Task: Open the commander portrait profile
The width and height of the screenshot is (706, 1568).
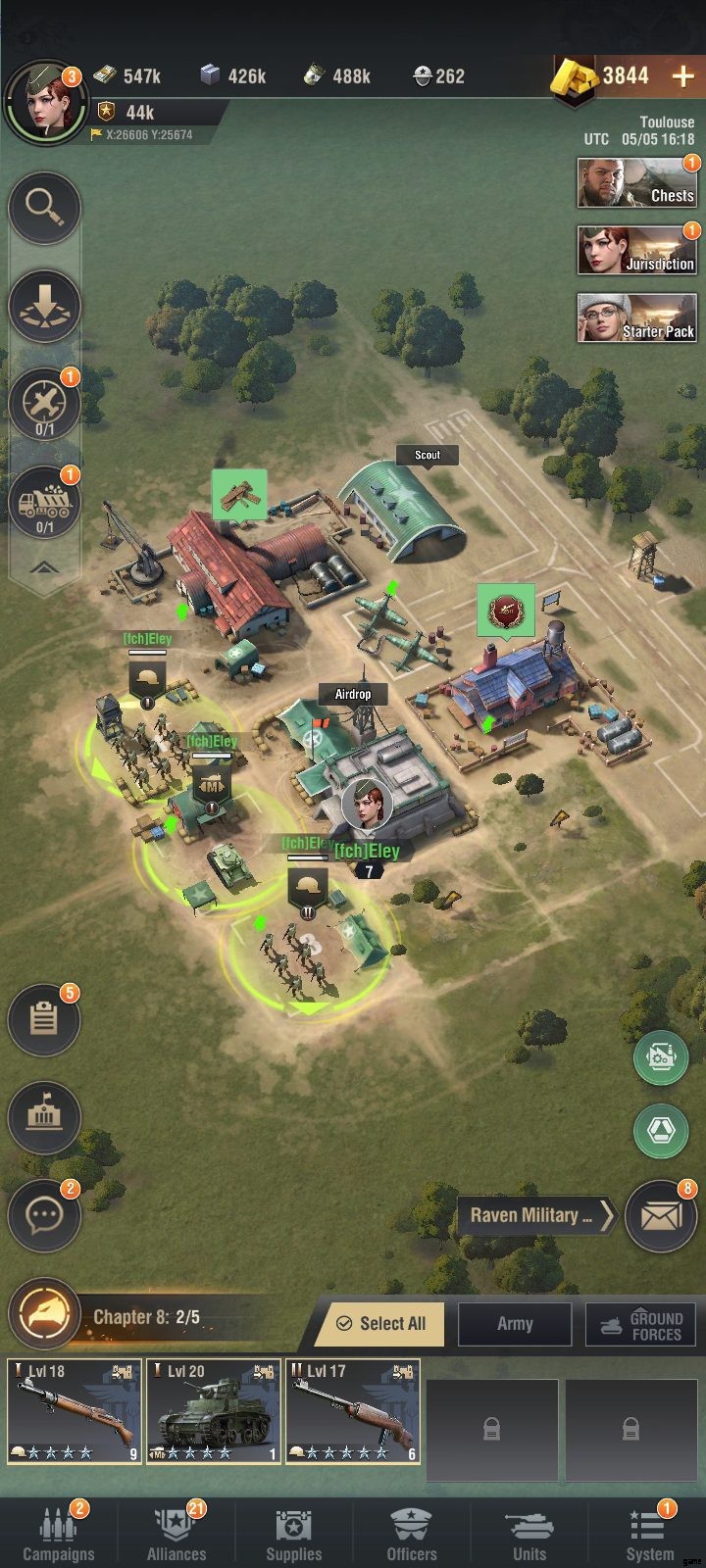Action: [43, 103]
